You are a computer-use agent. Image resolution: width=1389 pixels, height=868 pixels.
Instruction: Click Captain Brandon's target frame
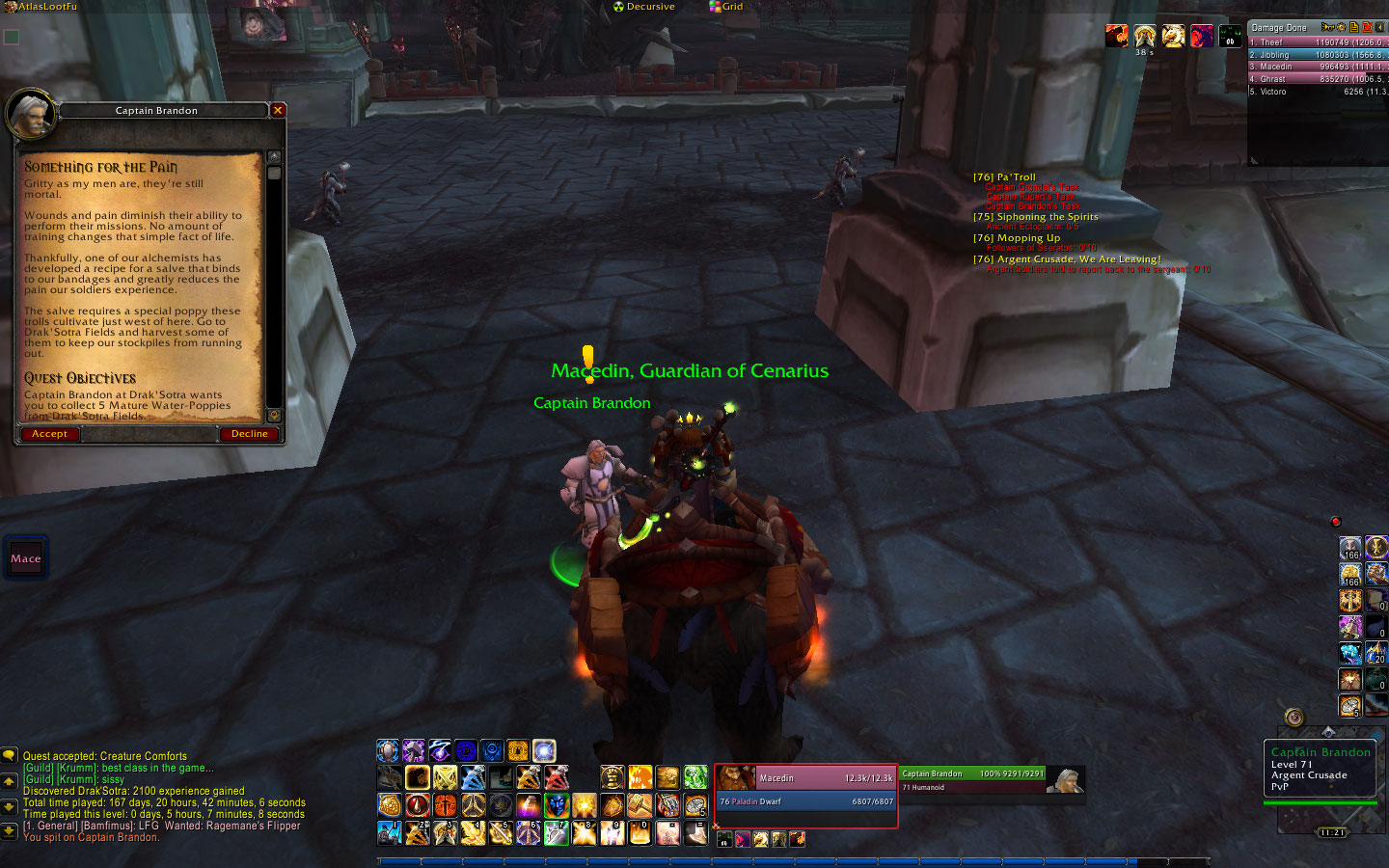click(992, 779)
